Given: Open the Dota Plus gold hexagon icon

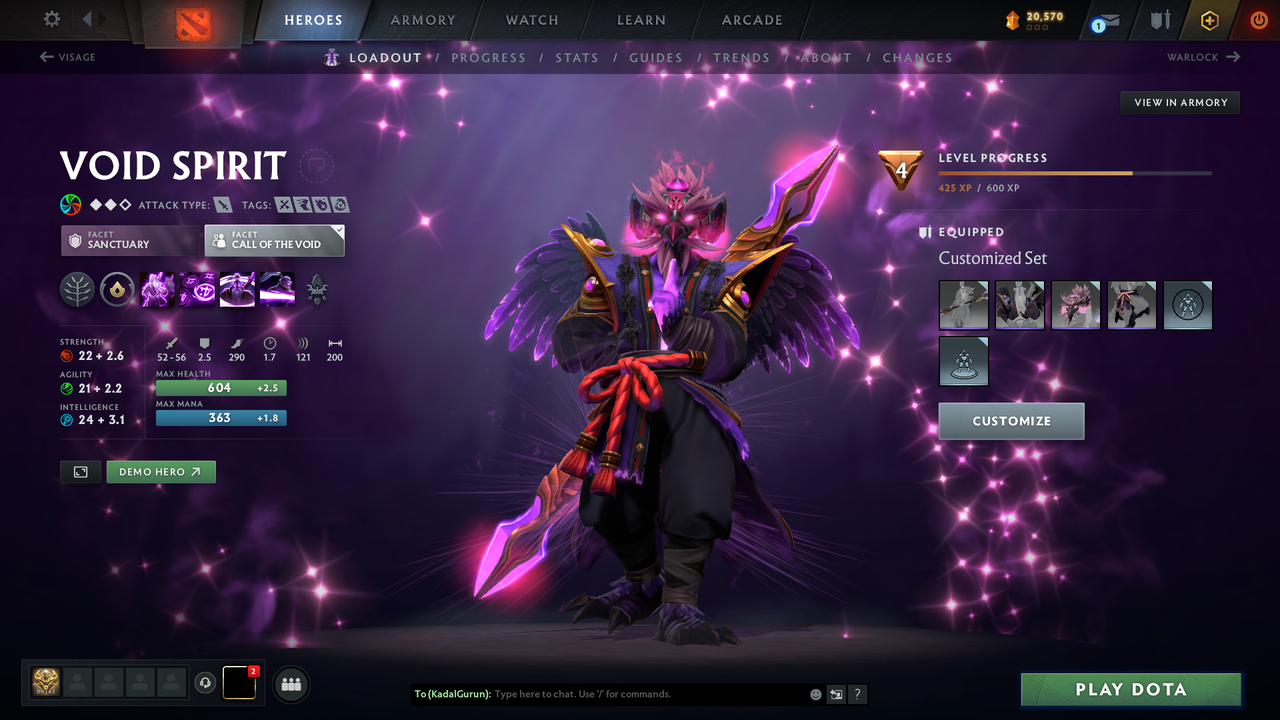Looking at the screenshot, I should [1209, 19].
